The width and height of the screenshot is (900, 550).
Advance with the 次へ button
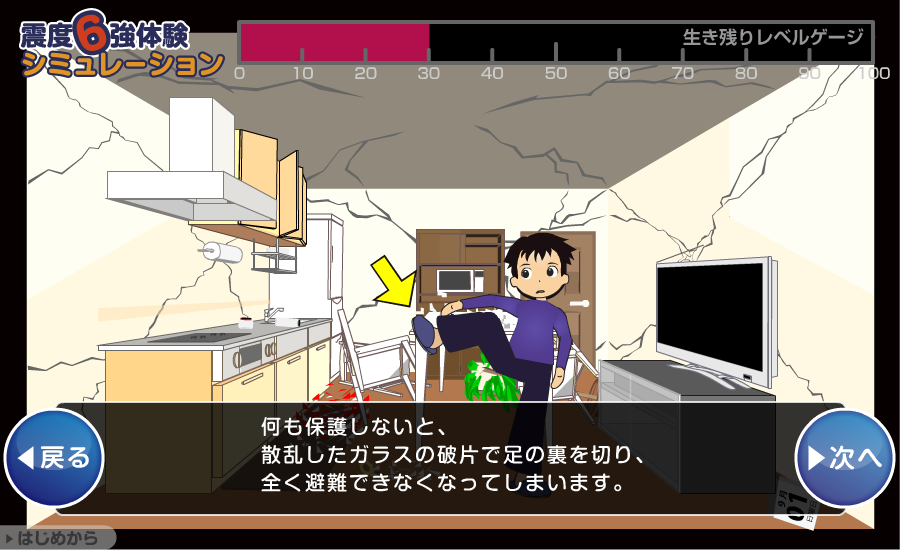coord(844,458)
